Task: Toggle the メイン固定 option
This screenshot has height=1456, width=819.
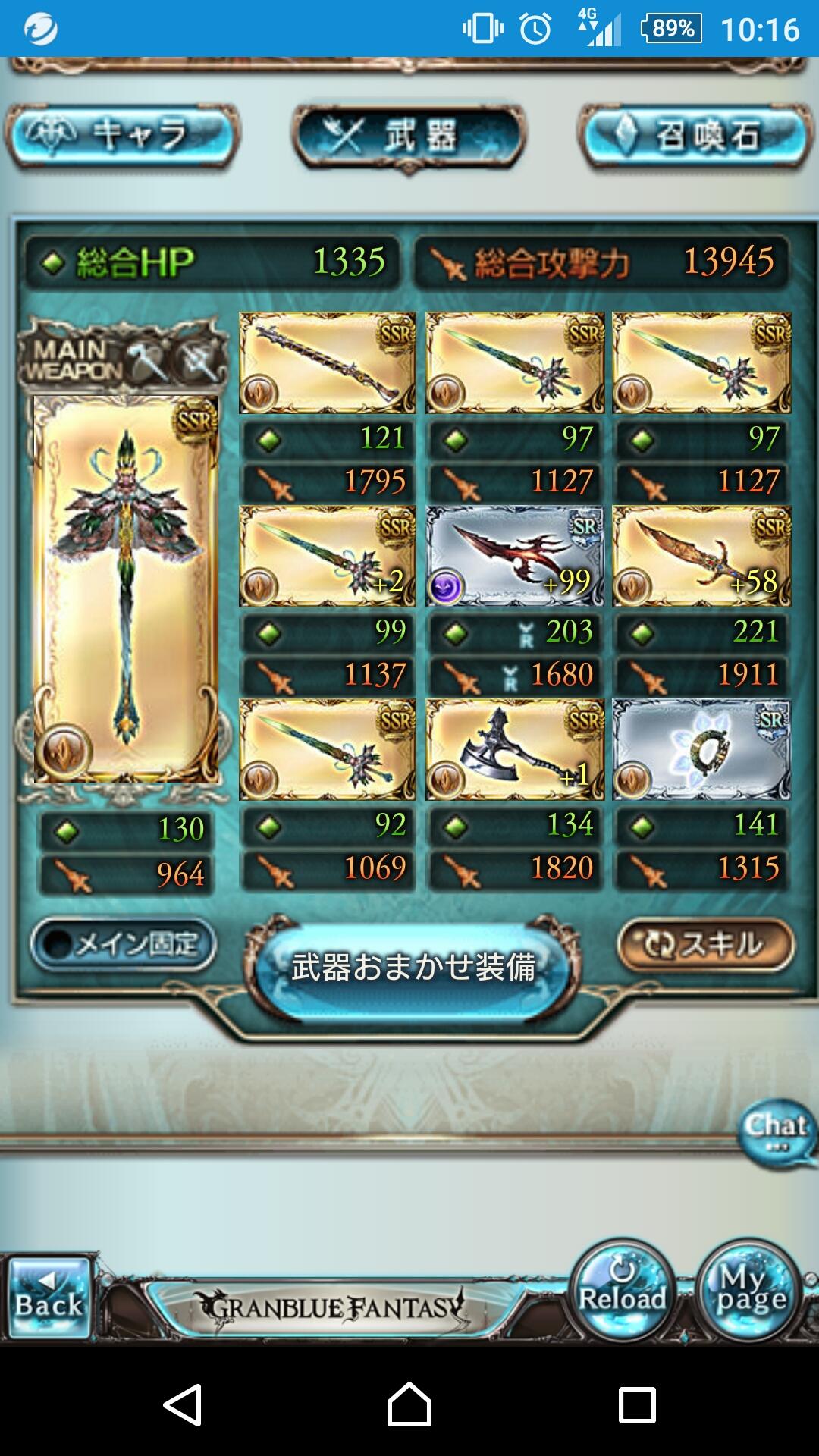Action: (x=124, y=944)
